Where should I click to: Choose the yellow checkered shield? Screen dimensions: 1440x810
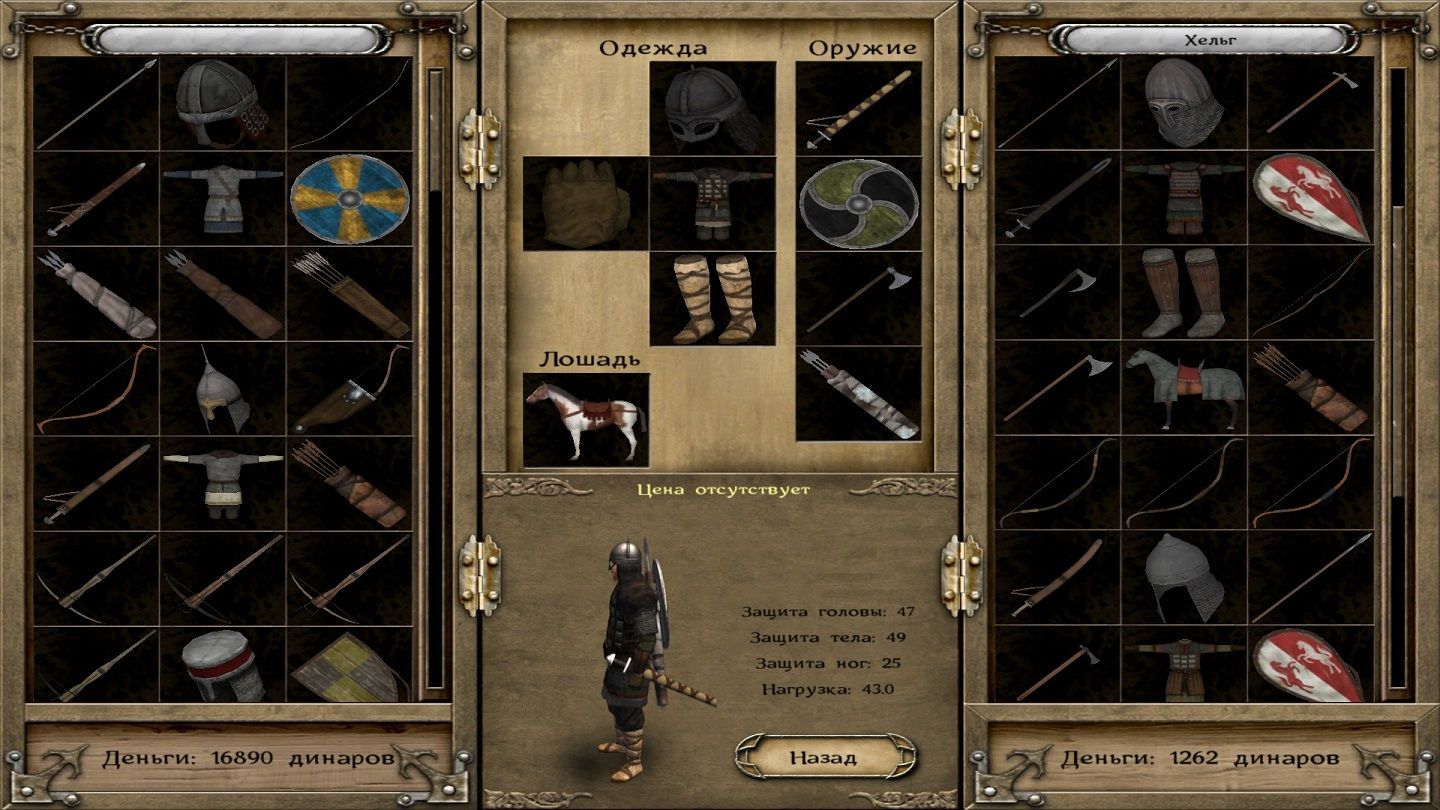point(350,666)
